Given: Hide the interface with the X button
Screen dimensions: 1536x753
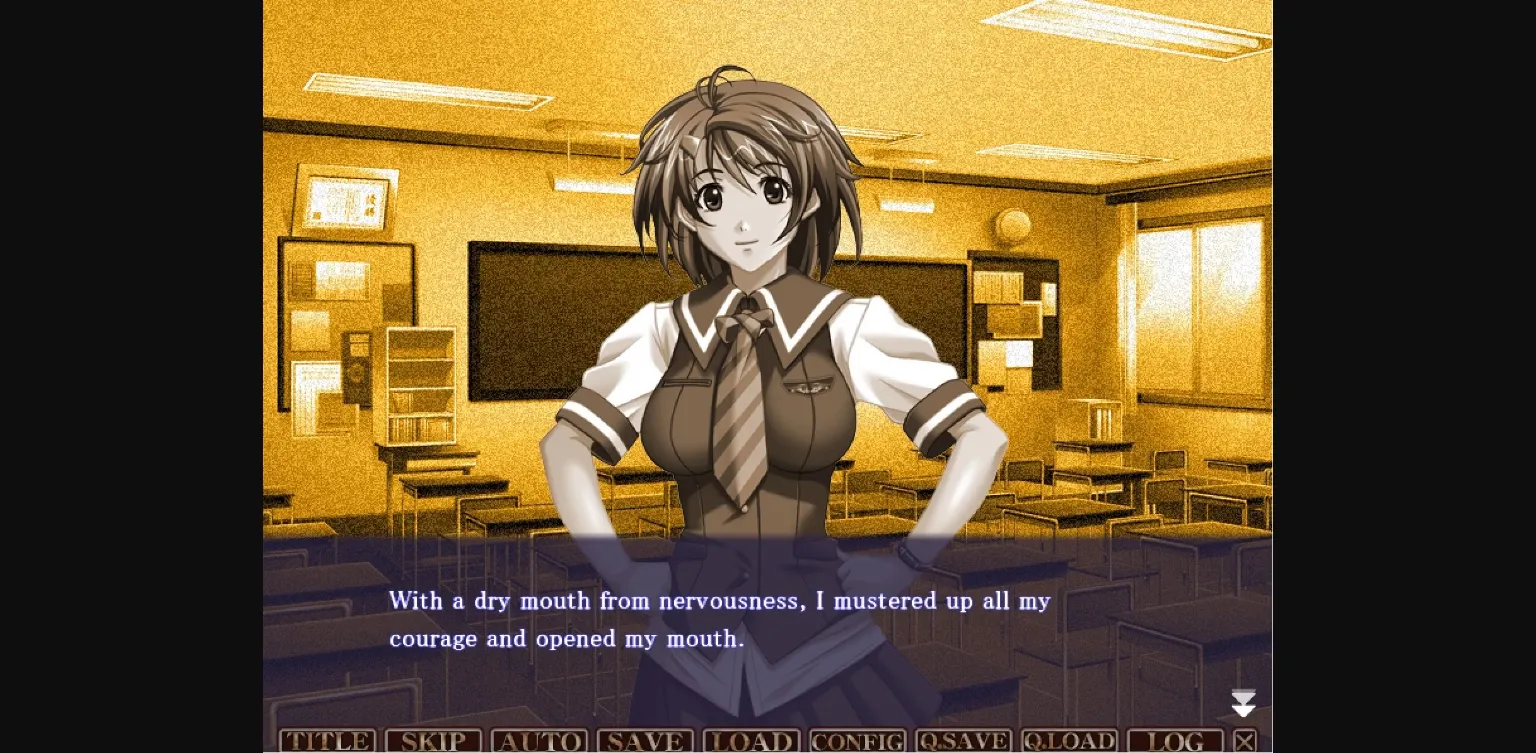Looking at the screenshot, I should click(x=1245, y=740).
